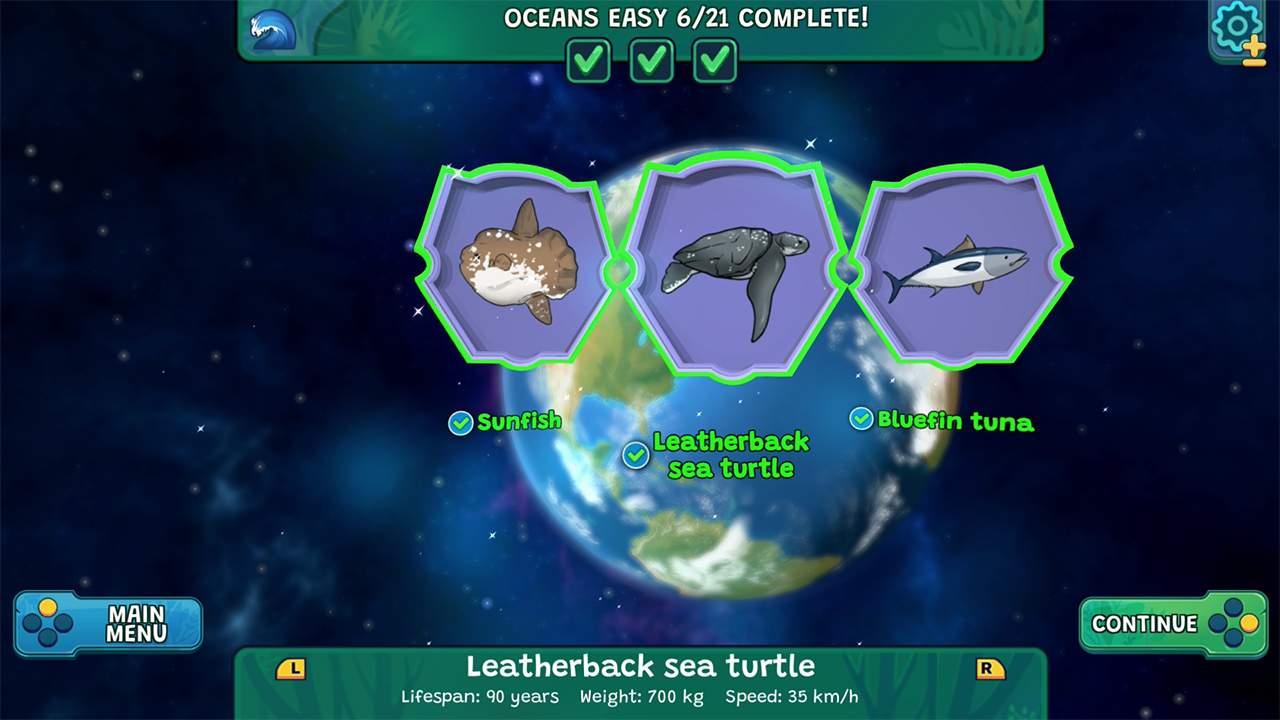Click the second green checkmark under the title
Screen dimensions: 1280x720
(651, 60)
